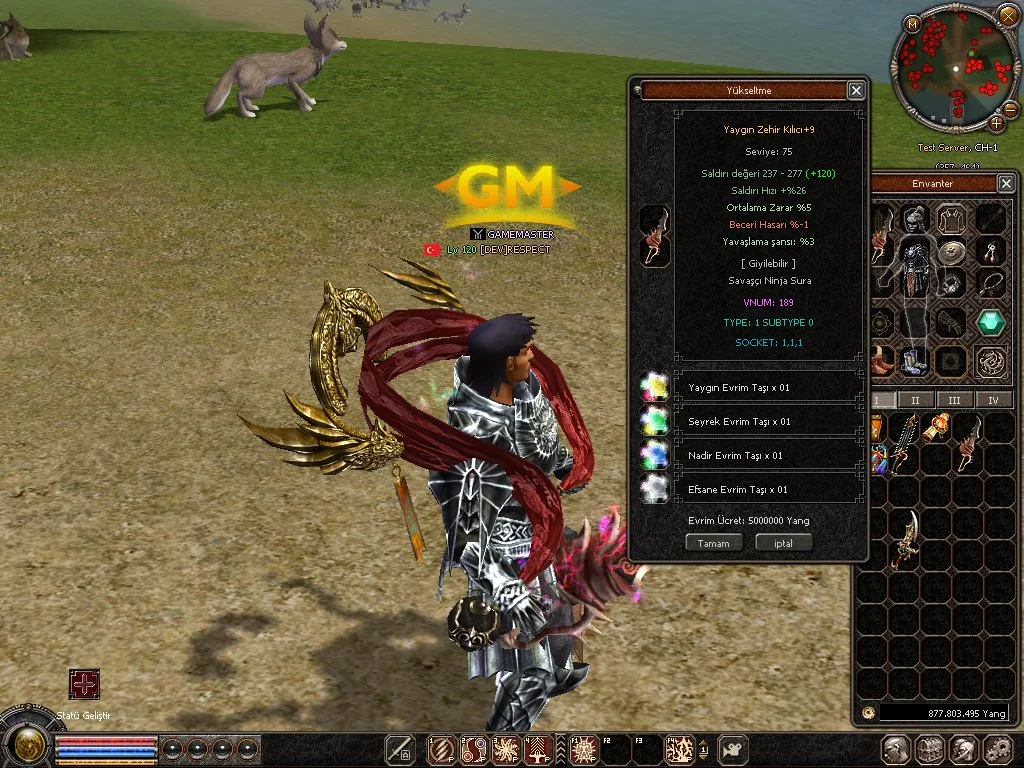
Task: Close the Envanter panel
Action: [x=1006, y=183]
